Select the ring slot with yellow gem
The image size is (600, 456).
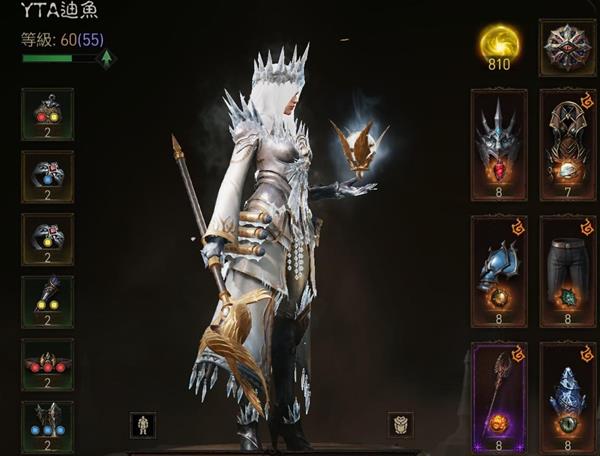tap(47, 239)
